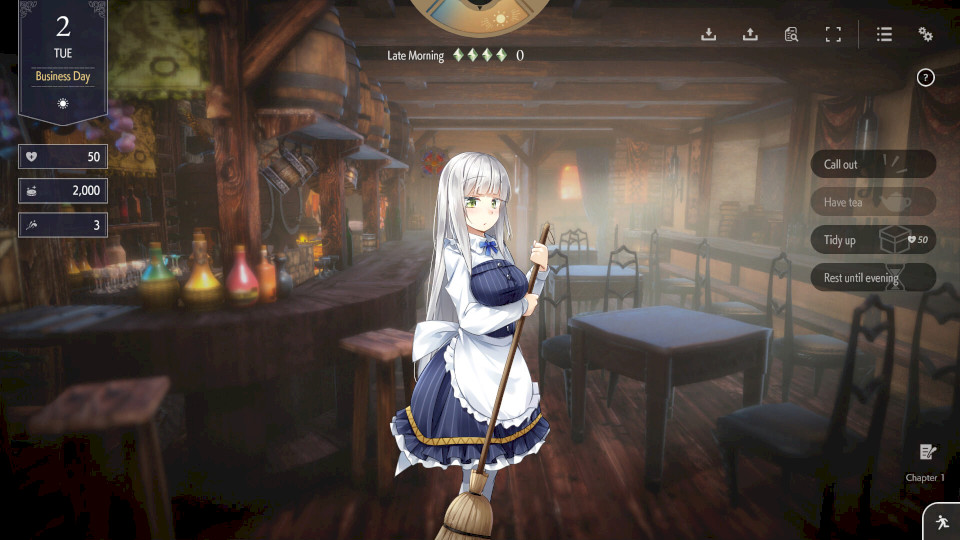Image resolution: width=960 pixels, height=540 pixels.
Task: Open the list menu icon
Action: (x=884, y=35)
